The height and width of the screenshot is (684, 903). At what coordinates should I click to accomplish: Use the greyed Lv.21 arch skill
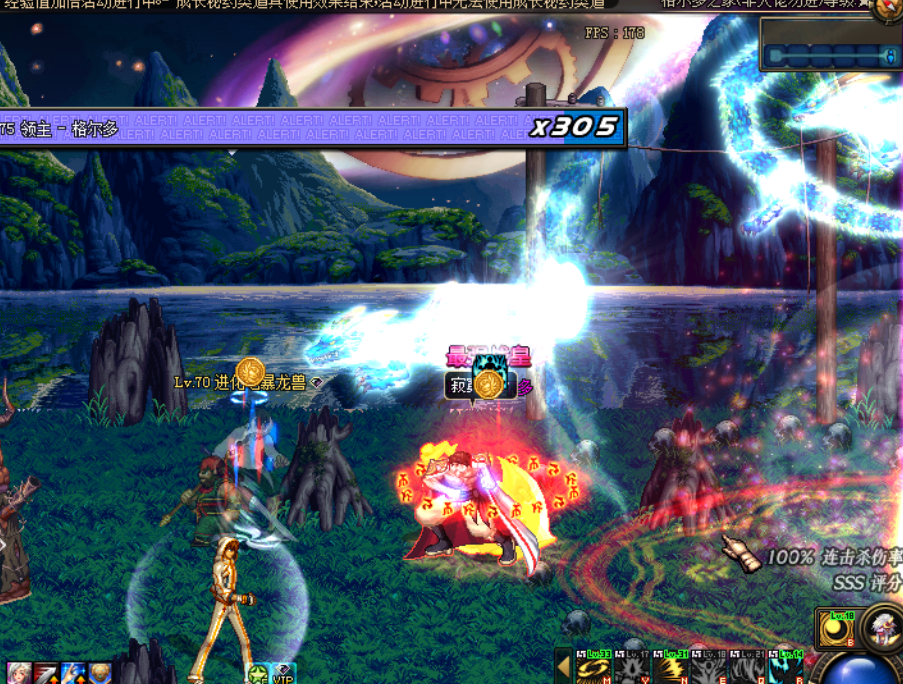[744, 668]
